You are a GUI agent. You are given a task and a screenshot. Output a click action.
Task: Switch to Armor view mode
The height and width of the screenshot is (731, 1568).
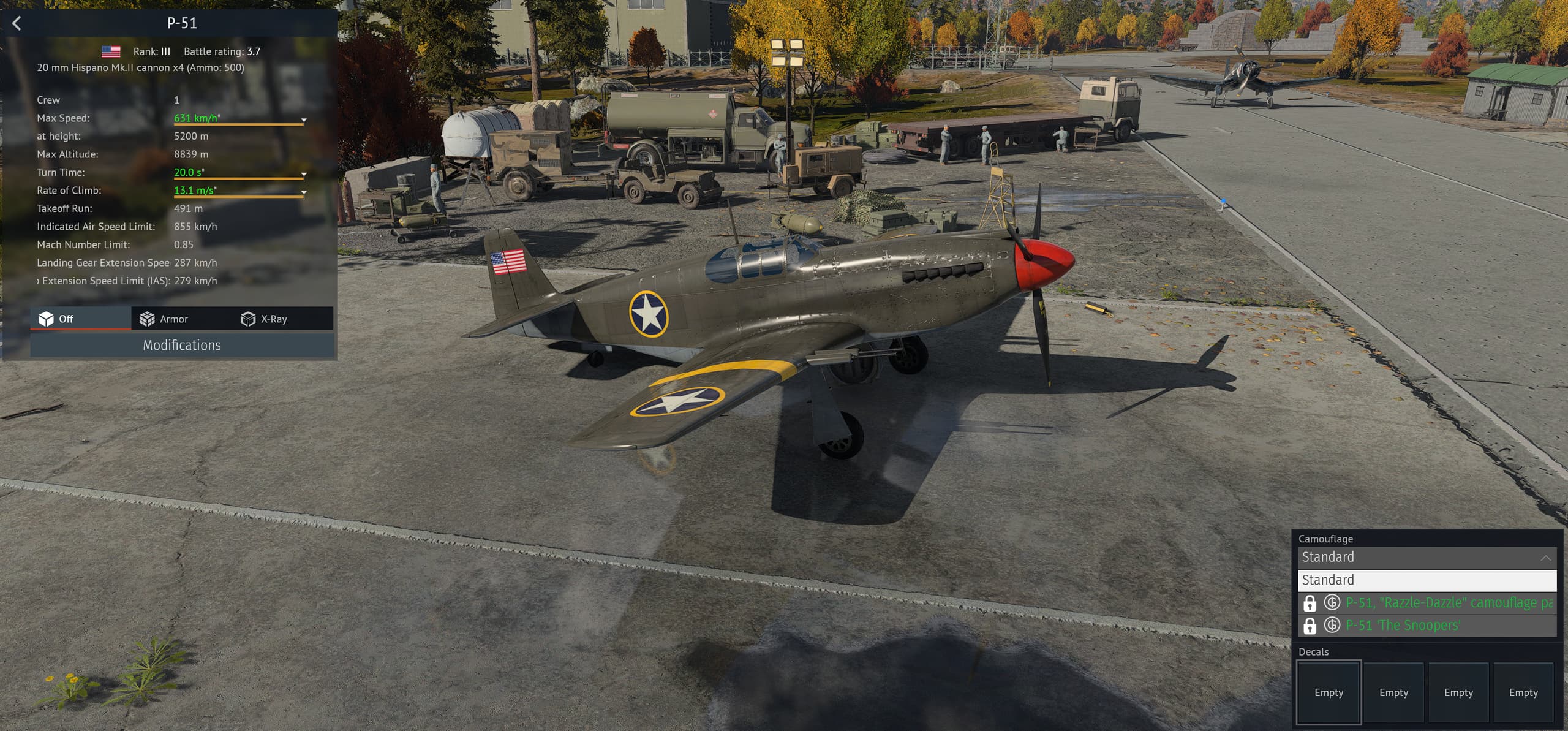pyautogui.click(x=164, y=319)
